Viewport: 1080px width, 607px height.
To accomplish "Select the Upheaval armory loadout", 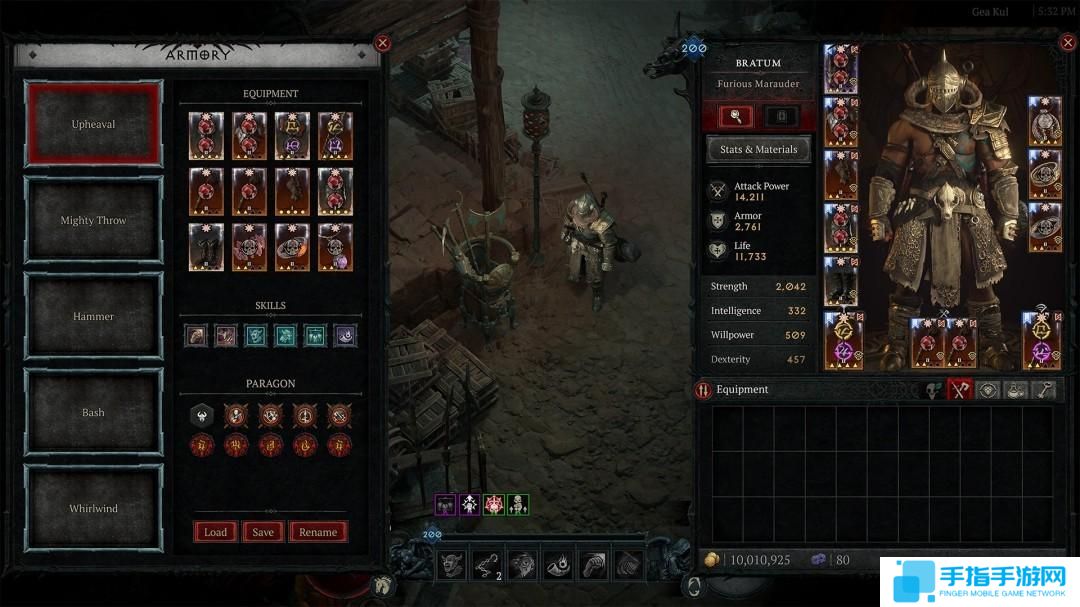I will [x=93, y=124].
